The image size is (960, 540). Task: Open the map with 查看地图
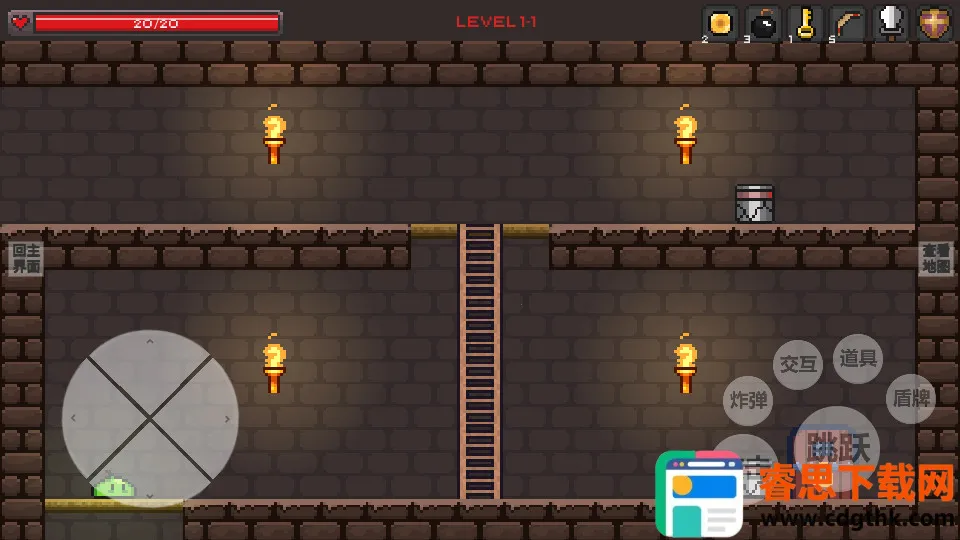(x=936, y=259)
